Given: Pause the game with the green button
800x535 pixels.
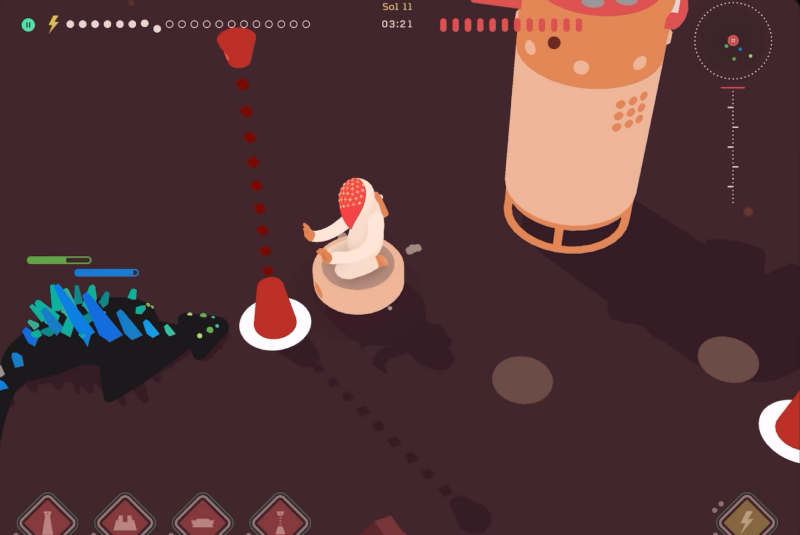Looking at the screenshot, I should 28,24.
